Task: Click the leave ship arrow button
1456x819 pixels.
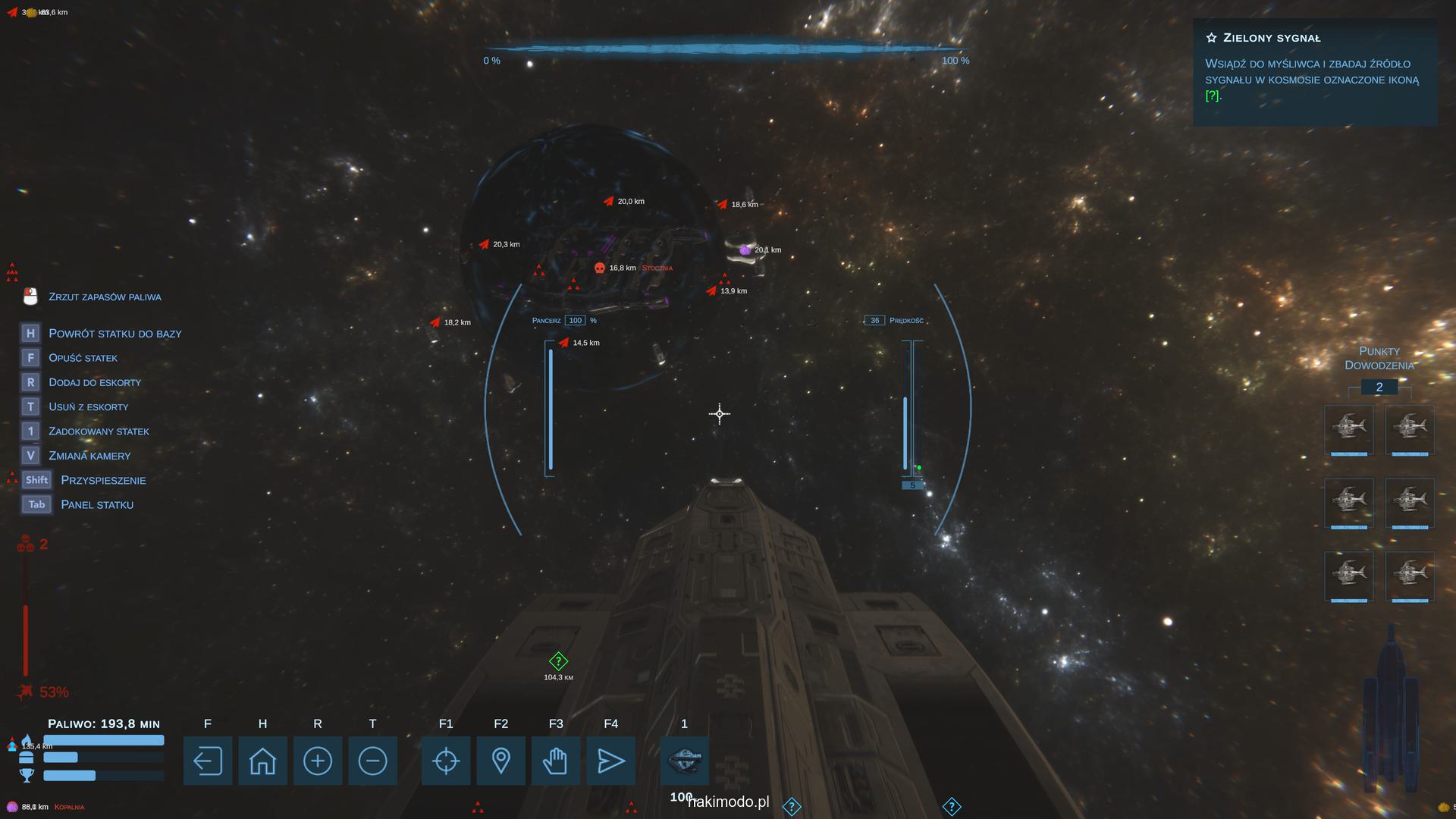Action: coord(207,761)
